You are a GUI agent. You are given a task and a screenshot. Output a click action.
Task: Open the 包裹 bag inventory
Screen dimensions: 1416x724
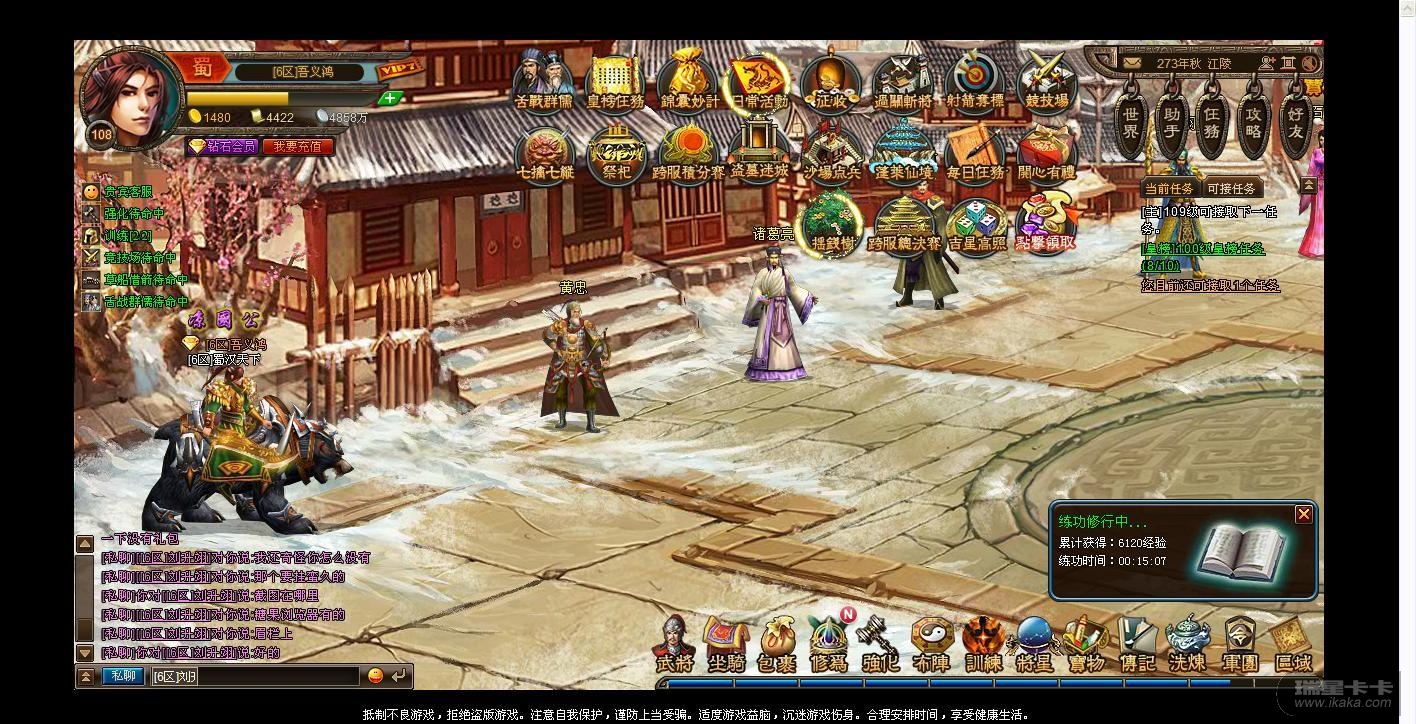(777, 644)
